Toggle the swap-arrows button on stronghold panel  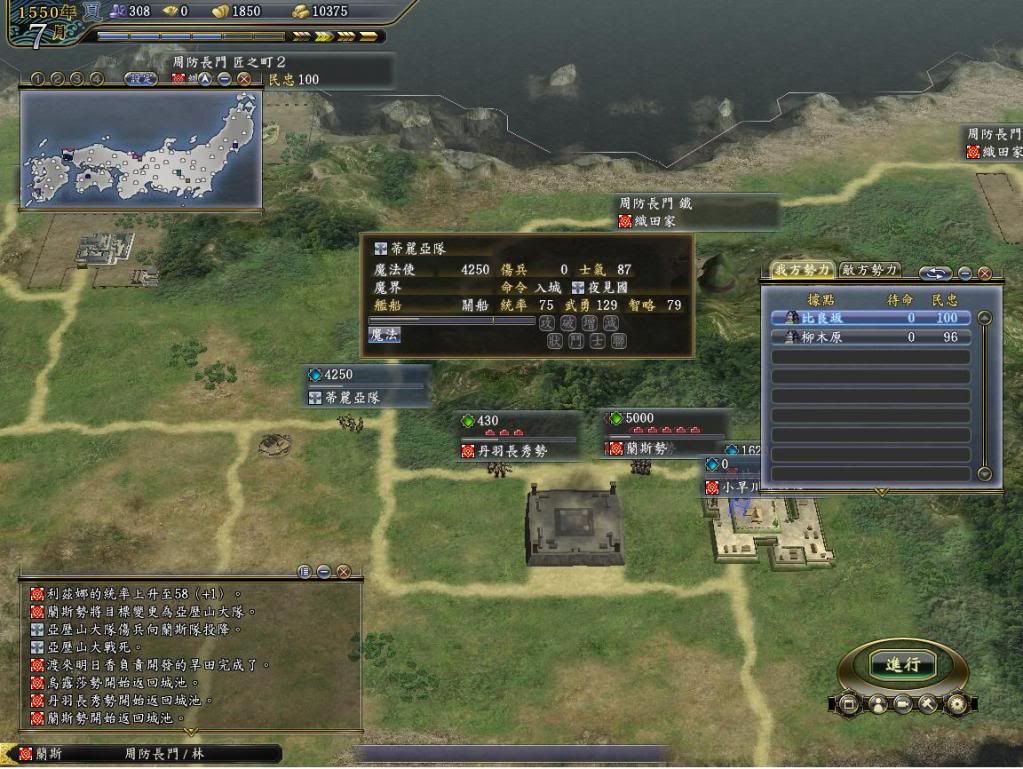936,272
